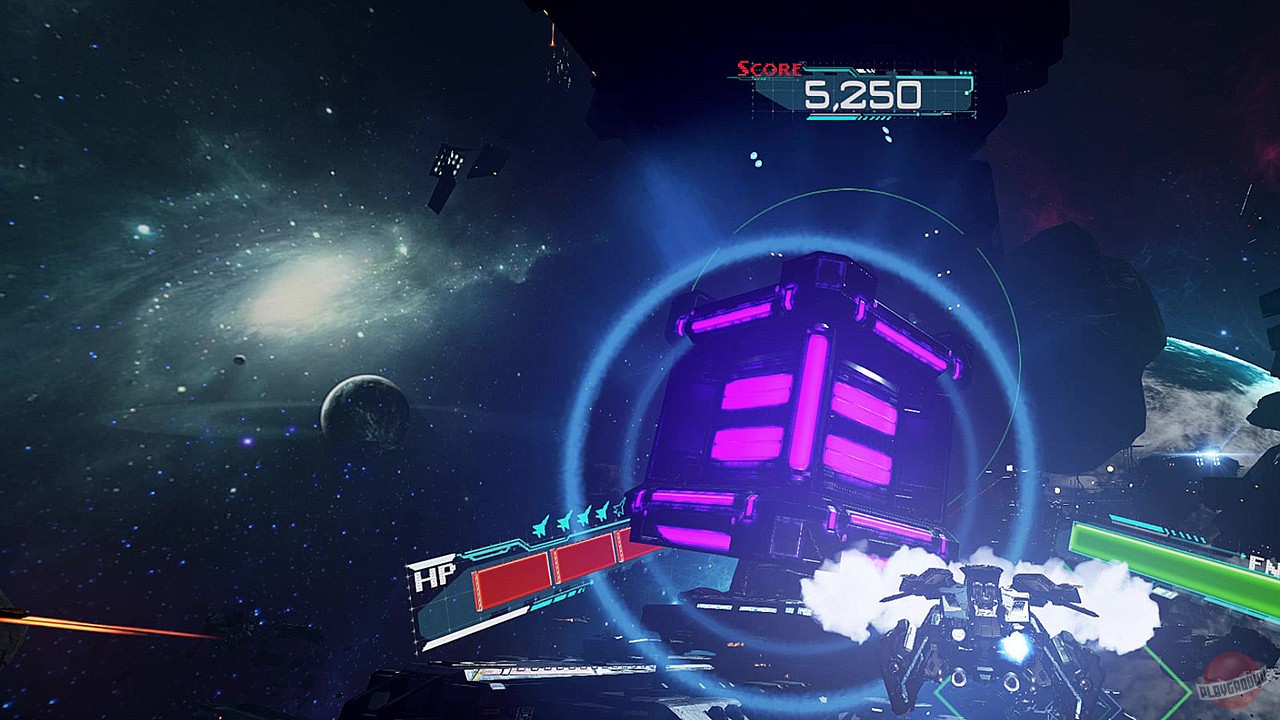Click the chevron arrows above the energy bar
The image size is (1280, 720).
pos(1184,534)
